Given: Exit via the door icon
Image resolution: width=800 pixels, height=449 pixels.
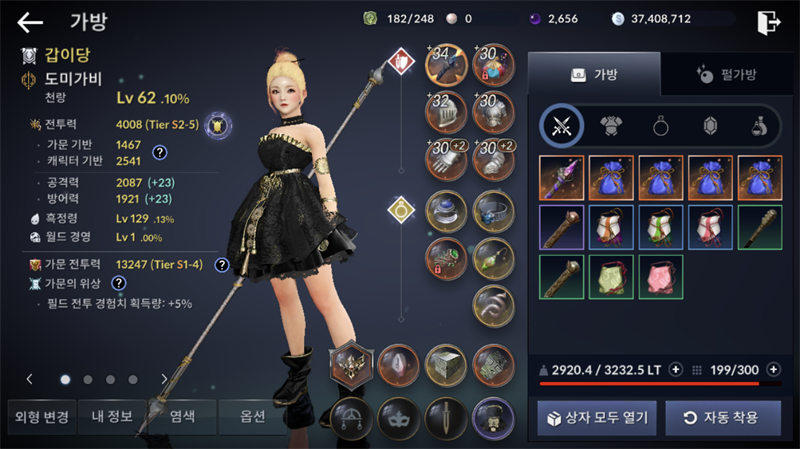Looking at the screenshot, I should point(768,22).
